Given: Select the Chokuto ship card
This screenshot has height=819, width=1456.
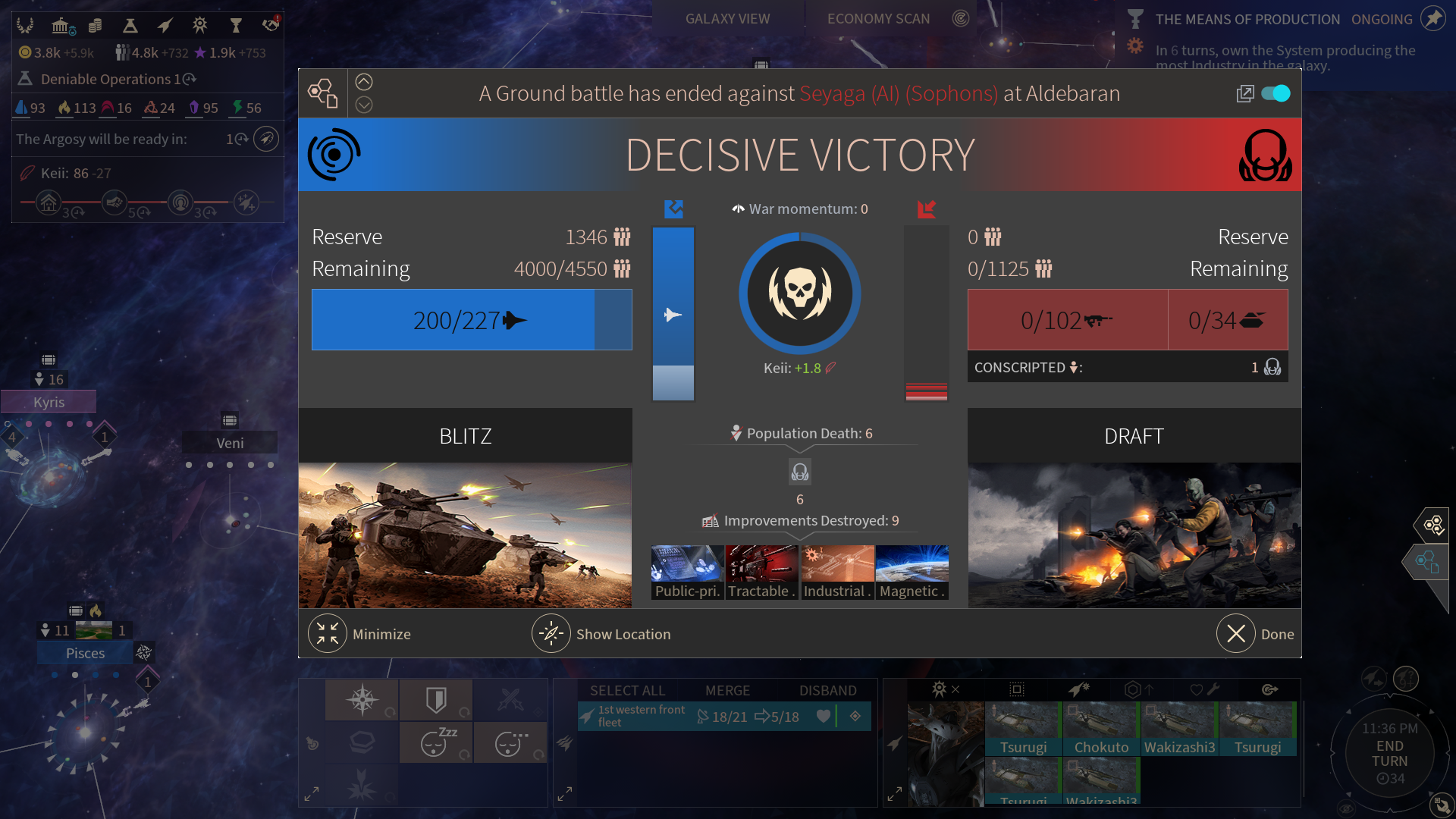Looking at the screenshot, I should 1101,729.
